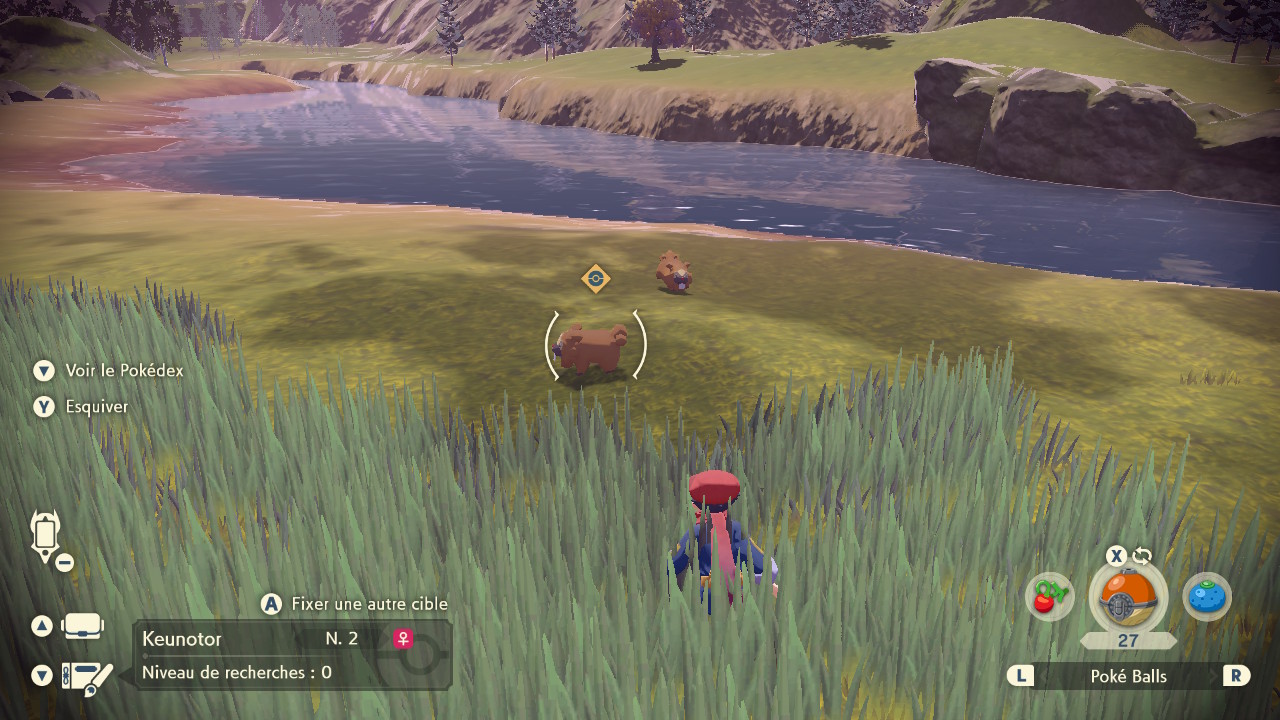Click the Poké Balls category label bar
This screenshot has width=1280, height=720.
pos(1128,676)
